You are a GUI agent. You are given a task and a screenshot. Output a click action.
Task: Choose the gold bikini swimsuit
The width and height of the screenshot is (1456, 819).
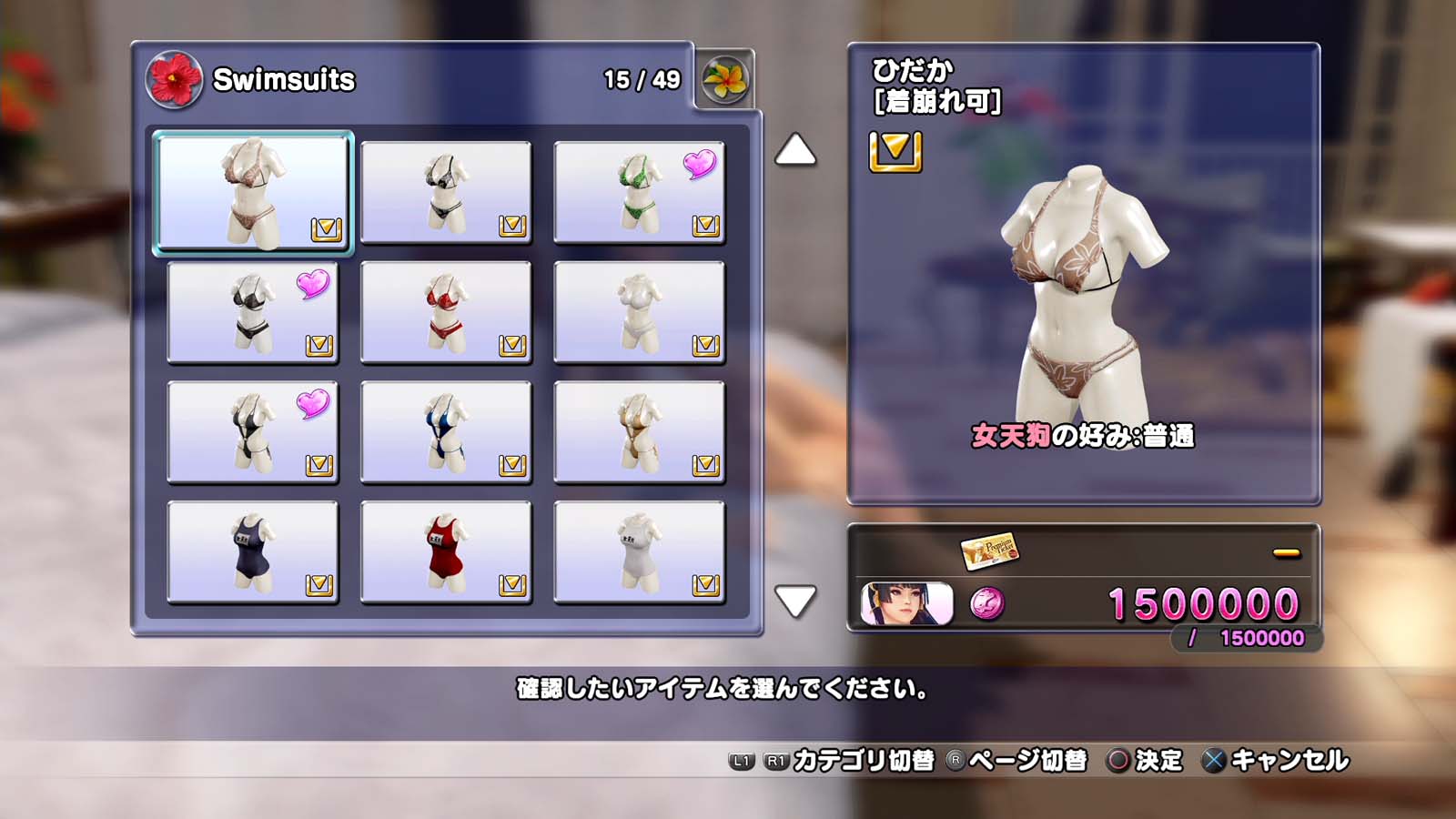pos(639,432)
